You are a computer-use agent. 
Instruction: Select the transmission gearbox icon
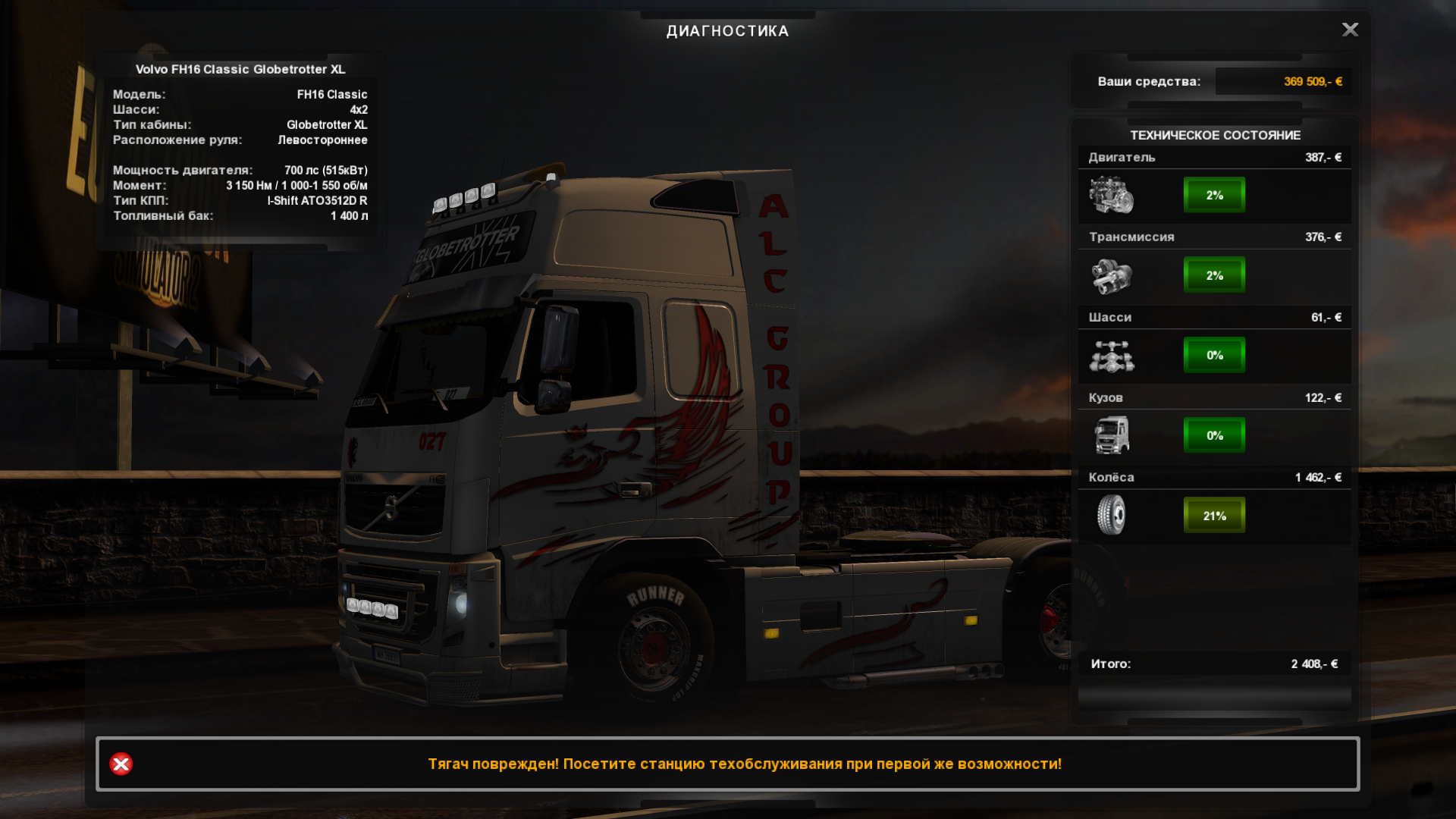(1111, 275)
